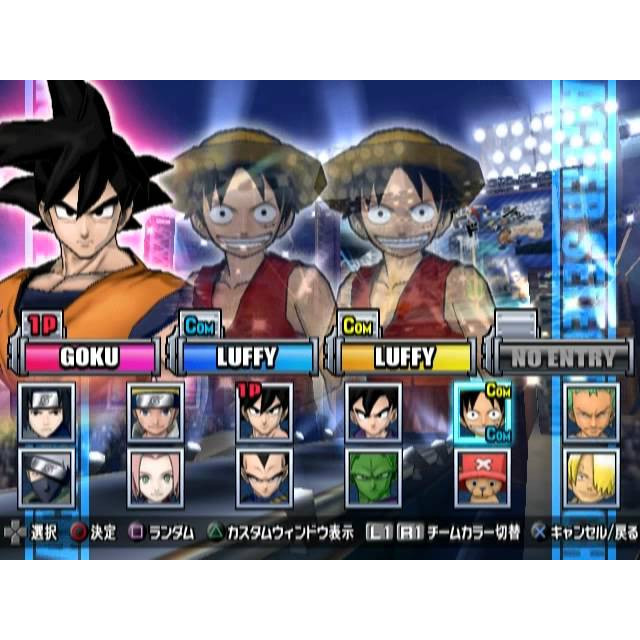Select Sasuke's character portrait
The width and height of the screenshot is (640, 640).
[46, 412]
